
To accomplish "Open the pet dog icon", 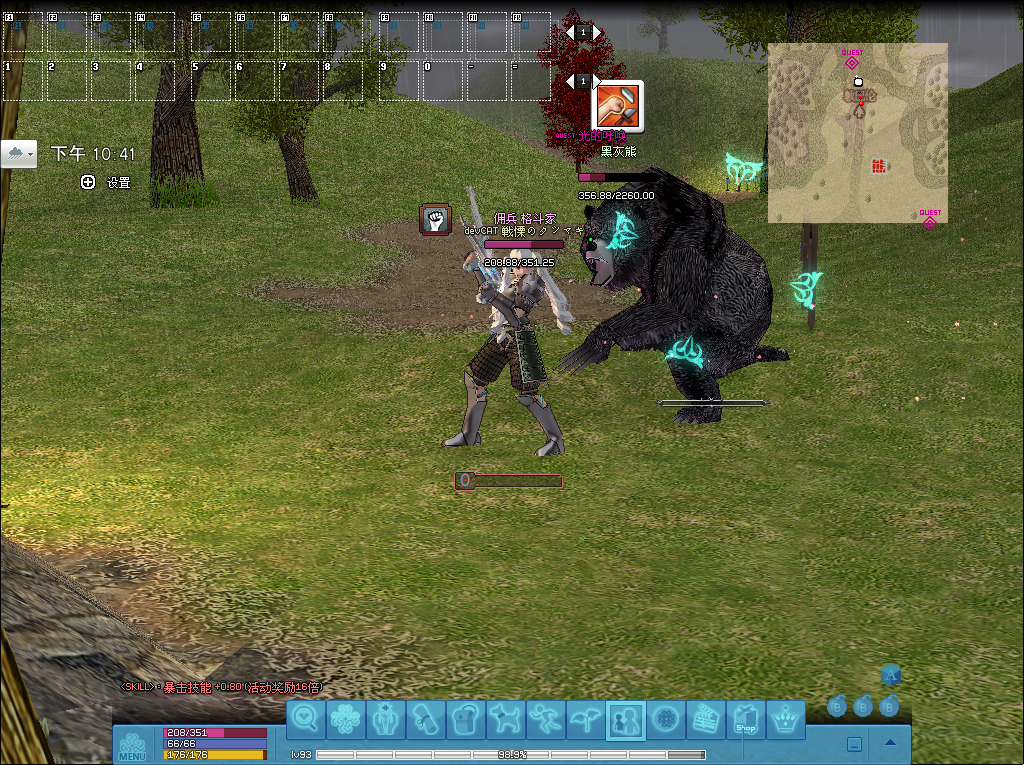I will click(x=506, y=718).
